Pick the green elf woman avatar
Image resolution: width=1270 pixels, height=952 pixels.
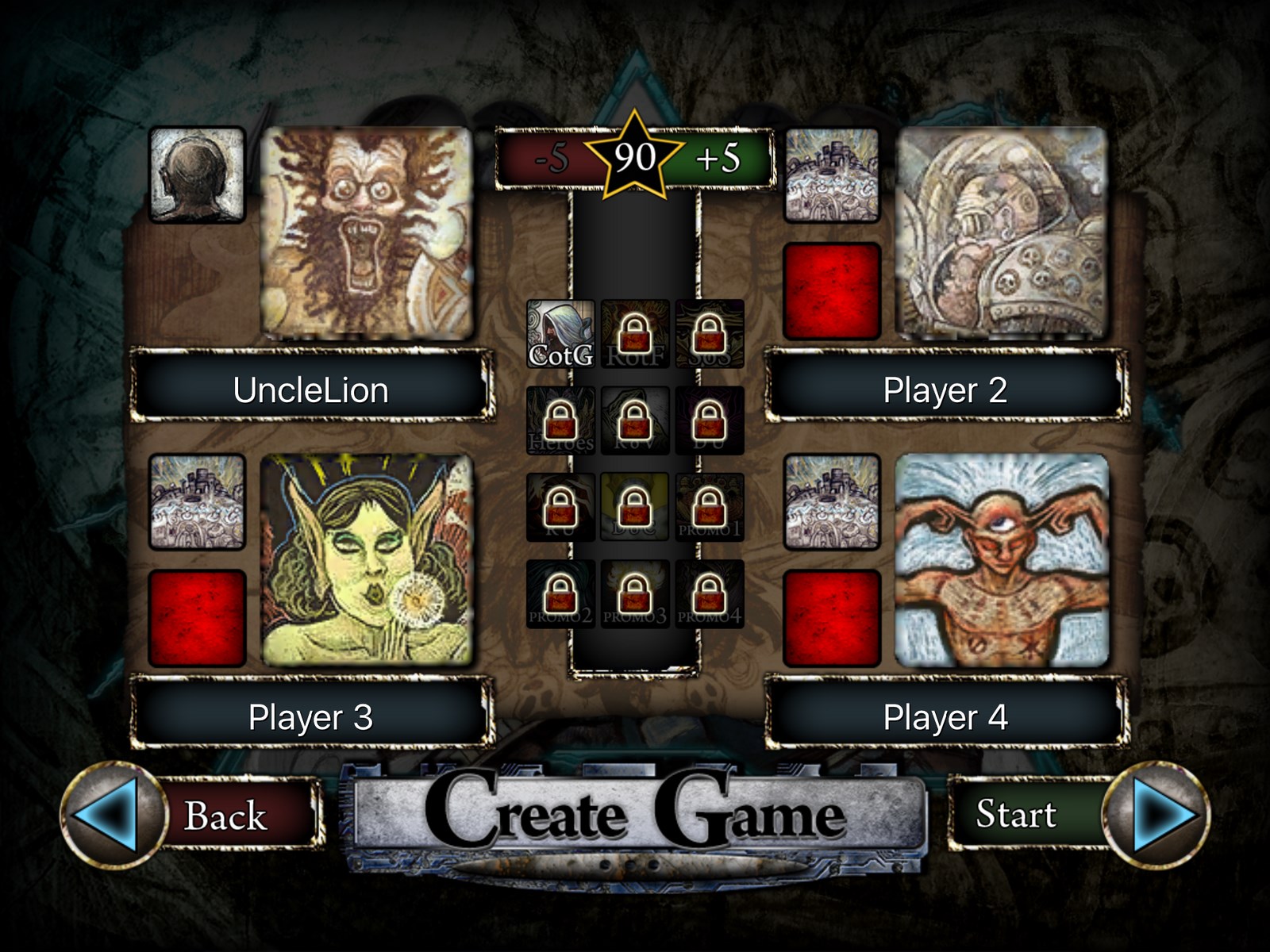click(367, 560)
